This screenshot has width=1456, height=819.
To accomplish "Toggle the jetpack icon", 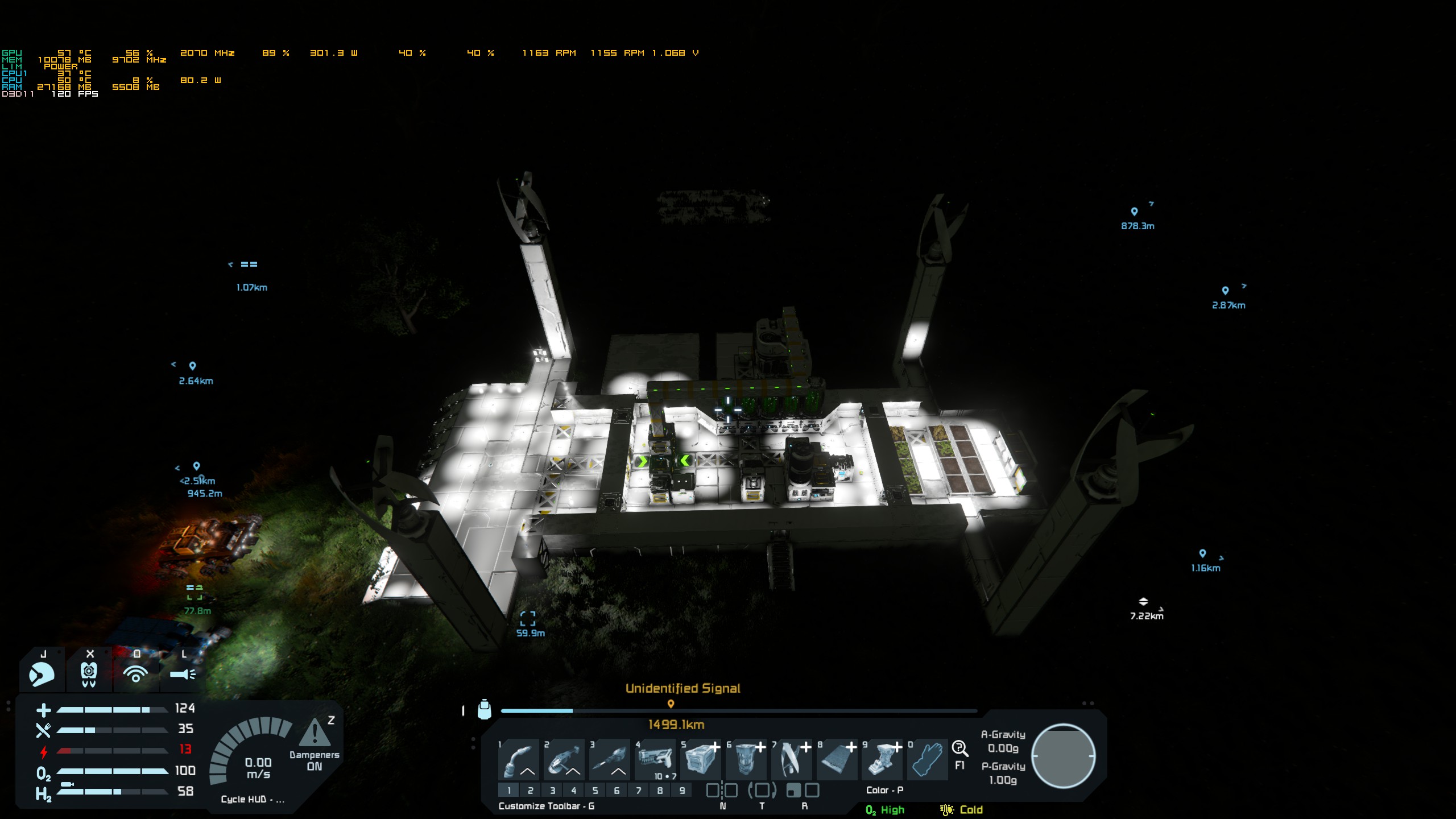I will [x=89, y=675].
